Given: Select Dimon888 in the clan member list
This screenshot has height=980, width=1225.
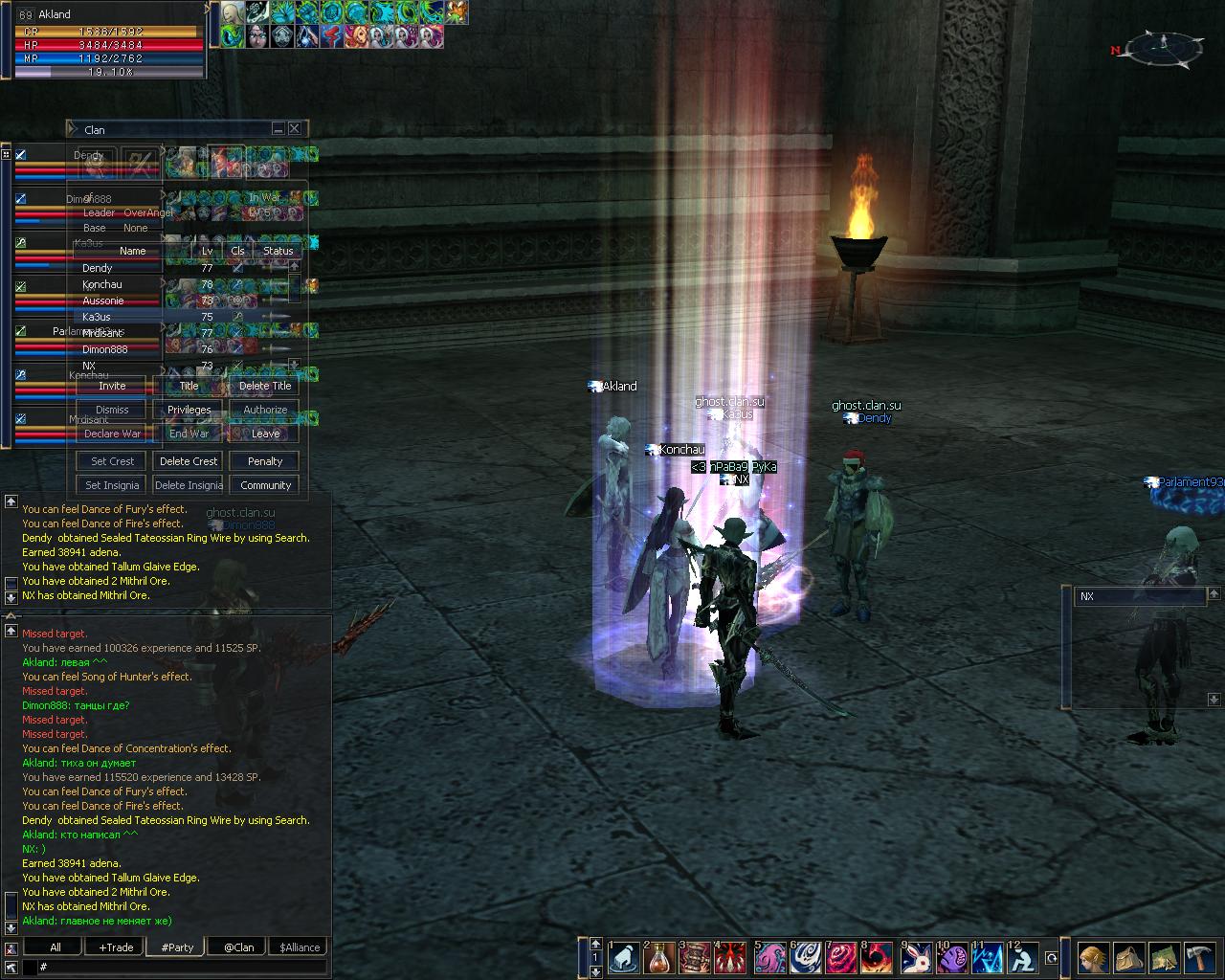Looking at the screenshot, I should coord(104,349).
